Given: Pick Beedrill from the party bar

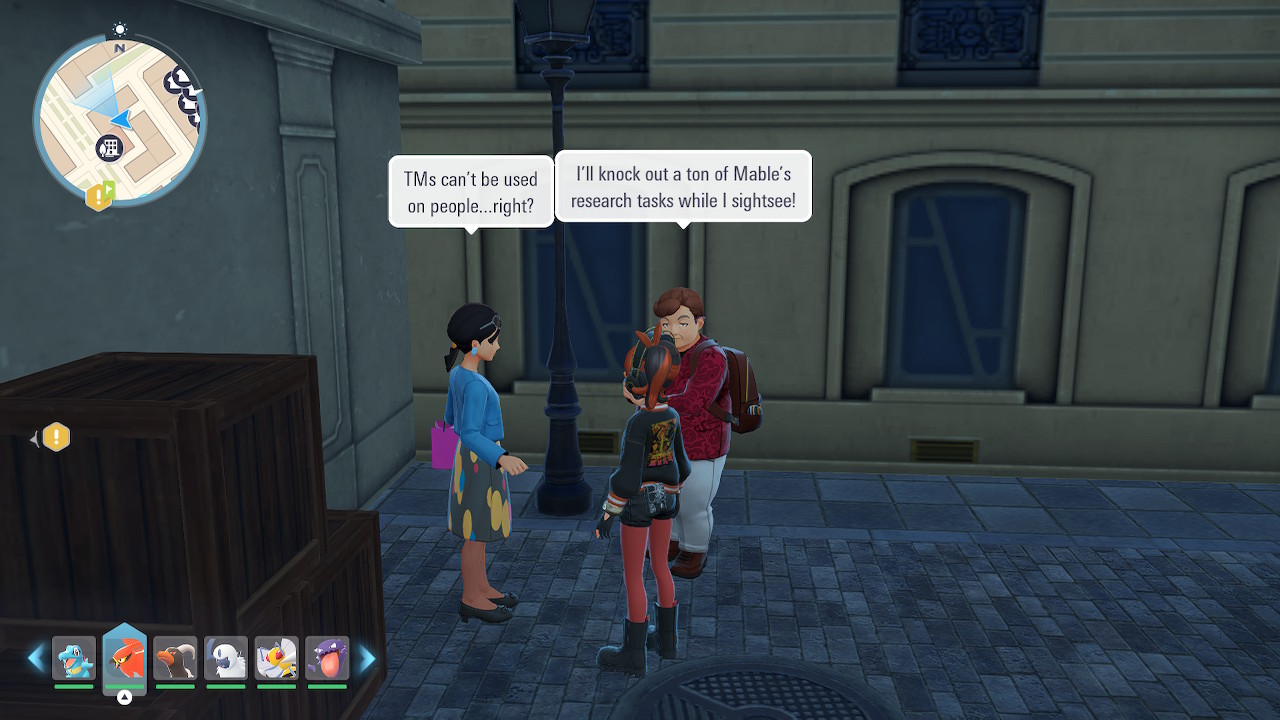Looking at the screenshot, I should [x=277, y=658].
